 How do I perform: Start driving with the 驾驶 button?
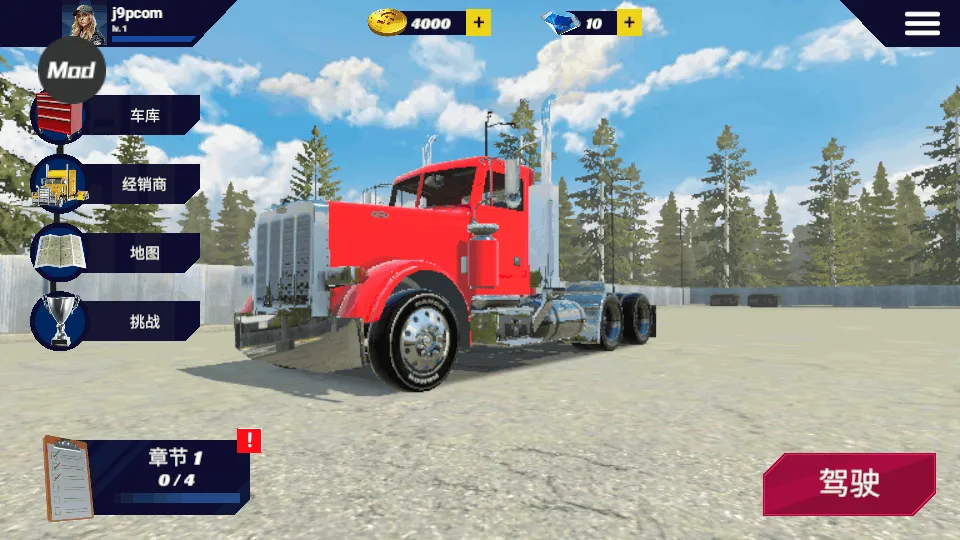coord(849,484)
